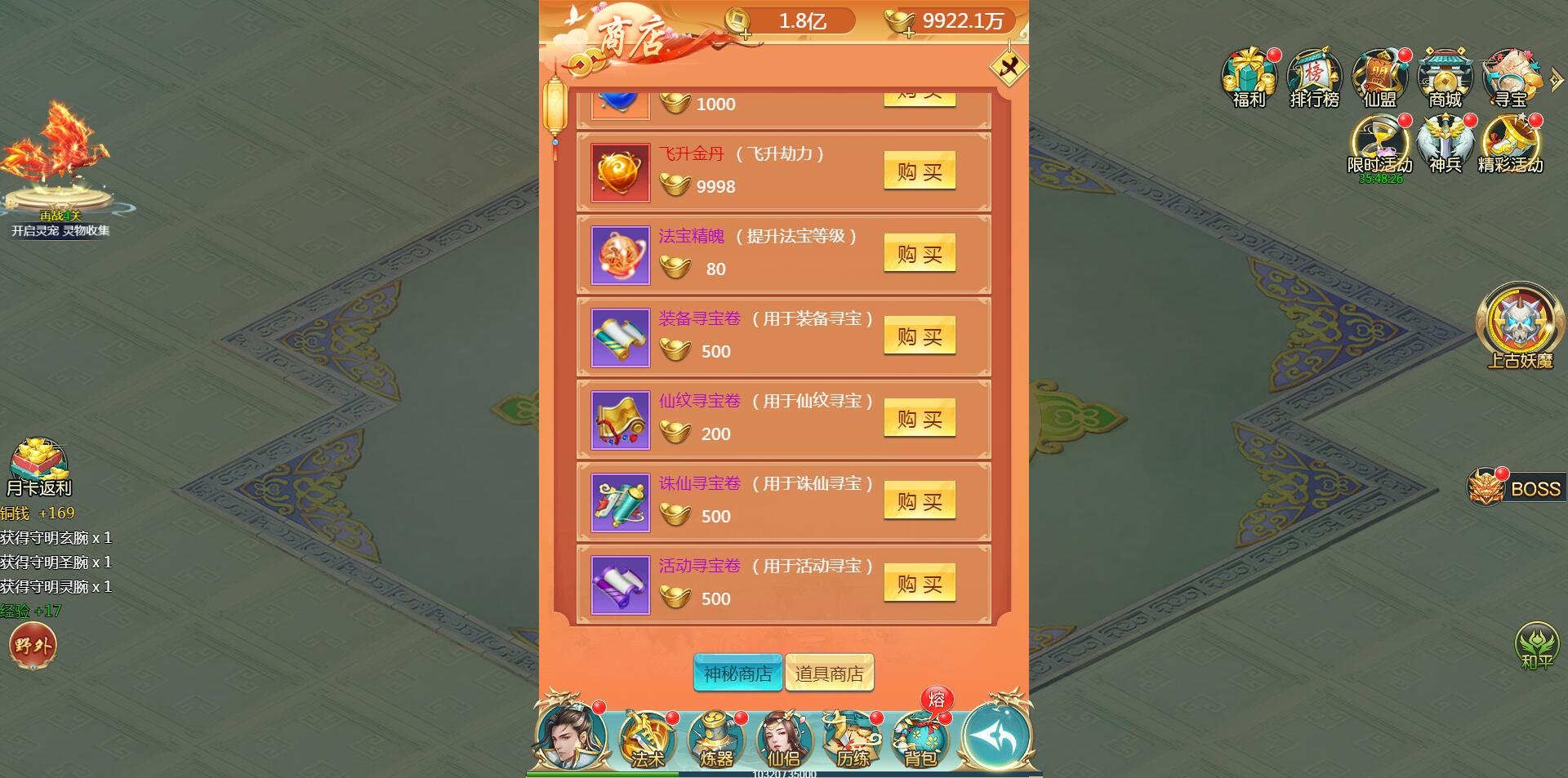Screen dimensions: 1568x778
Task: Switch to the 道具商店 tab
Action: (830, 672)
